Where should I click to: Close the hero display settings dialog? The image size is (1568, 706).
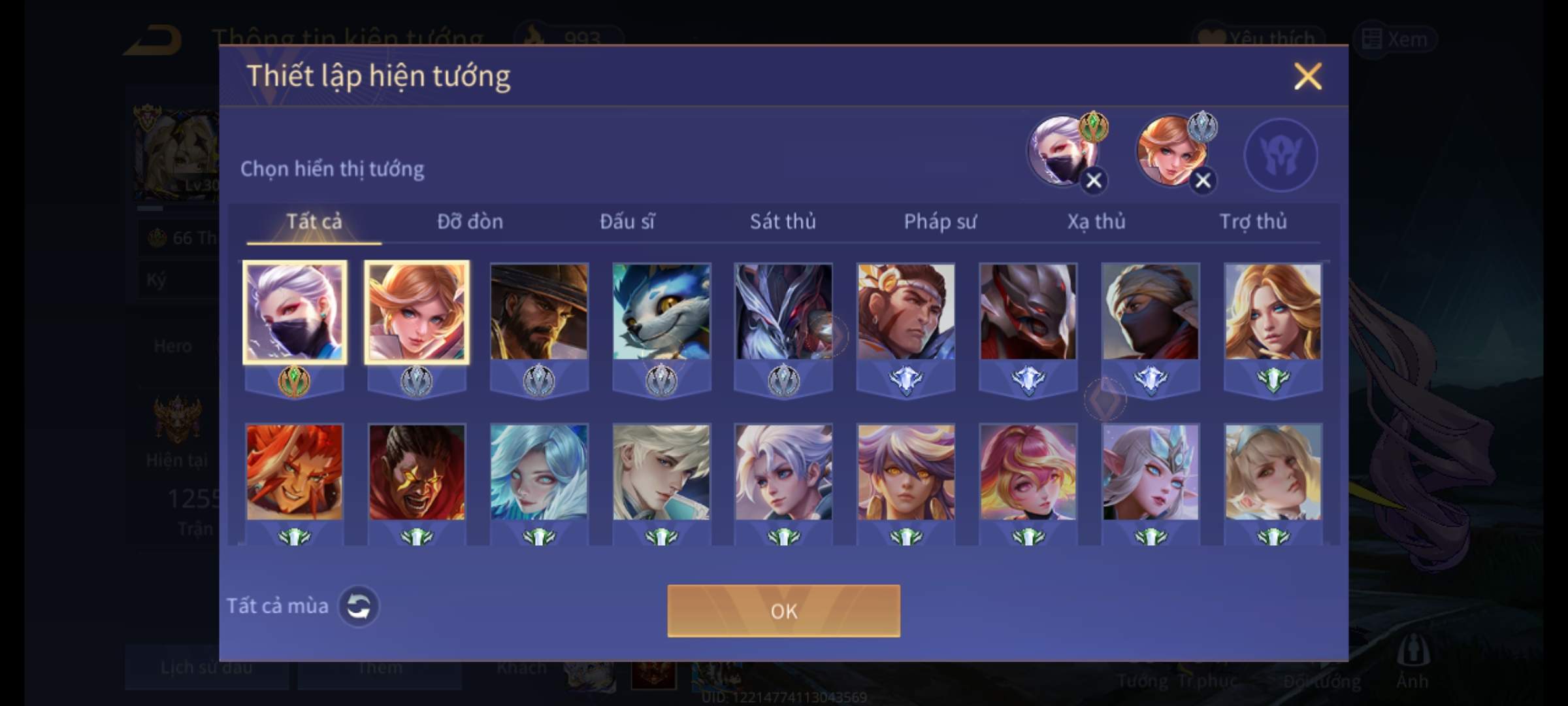(1307, 76)
